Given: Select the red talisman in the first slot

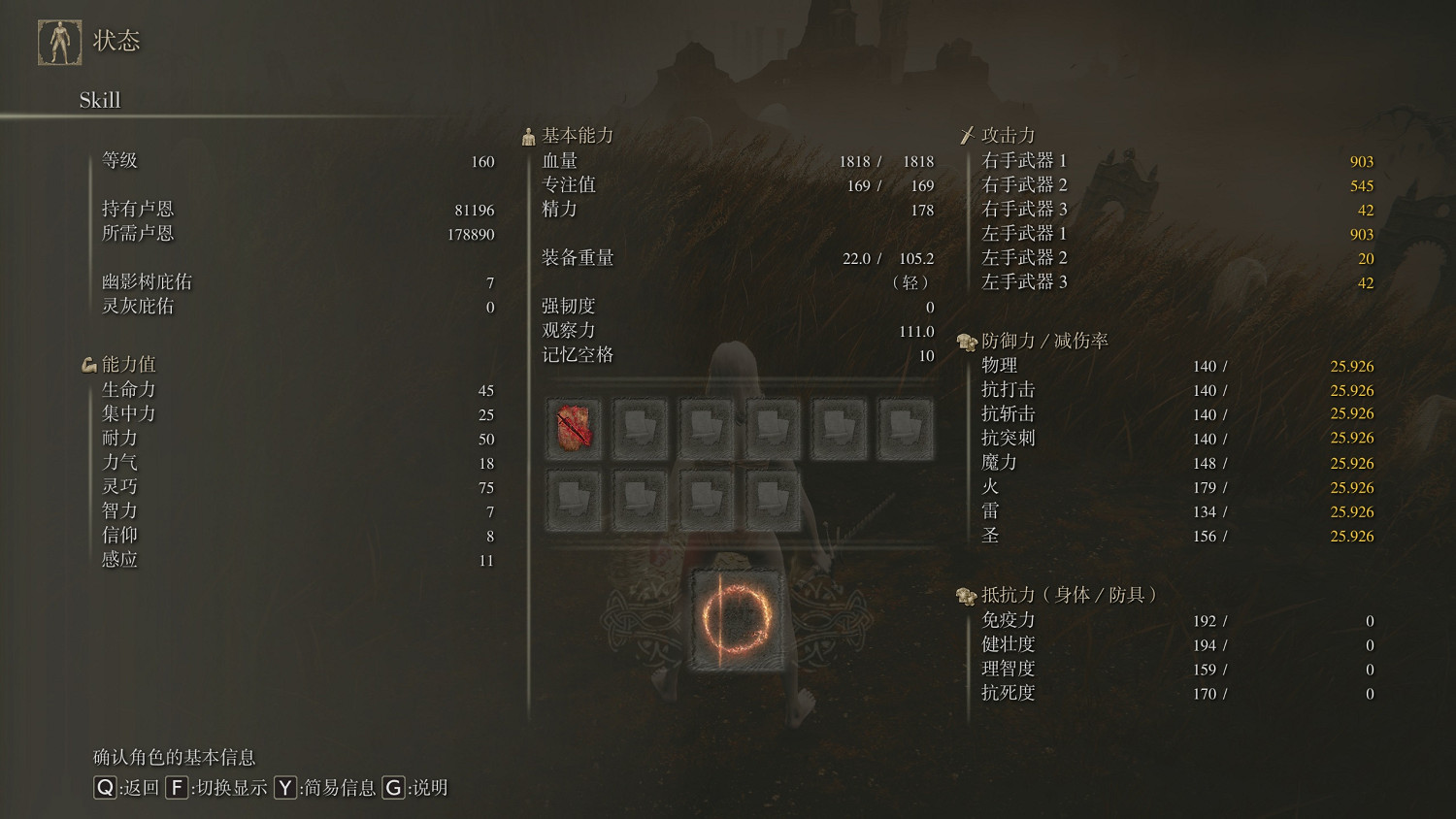Looking at the screenshot, I should tap(574, 427).
